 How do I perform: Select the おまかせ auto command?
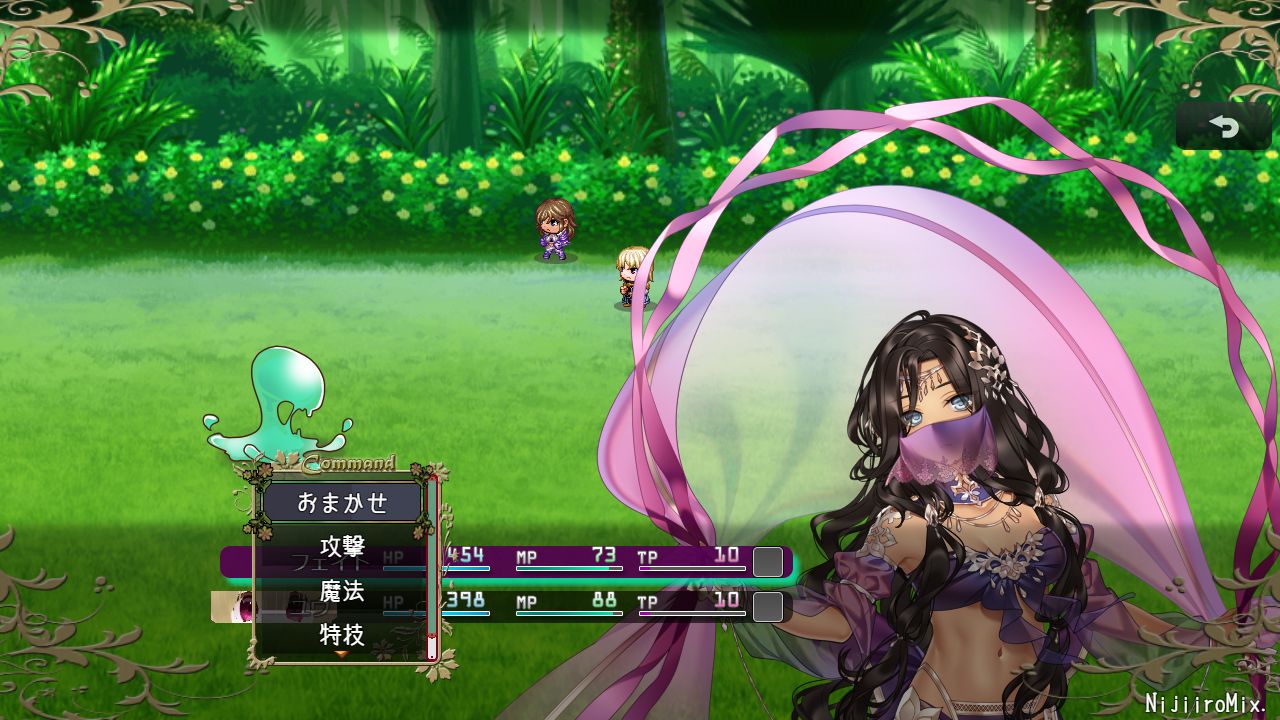[342, 502]
